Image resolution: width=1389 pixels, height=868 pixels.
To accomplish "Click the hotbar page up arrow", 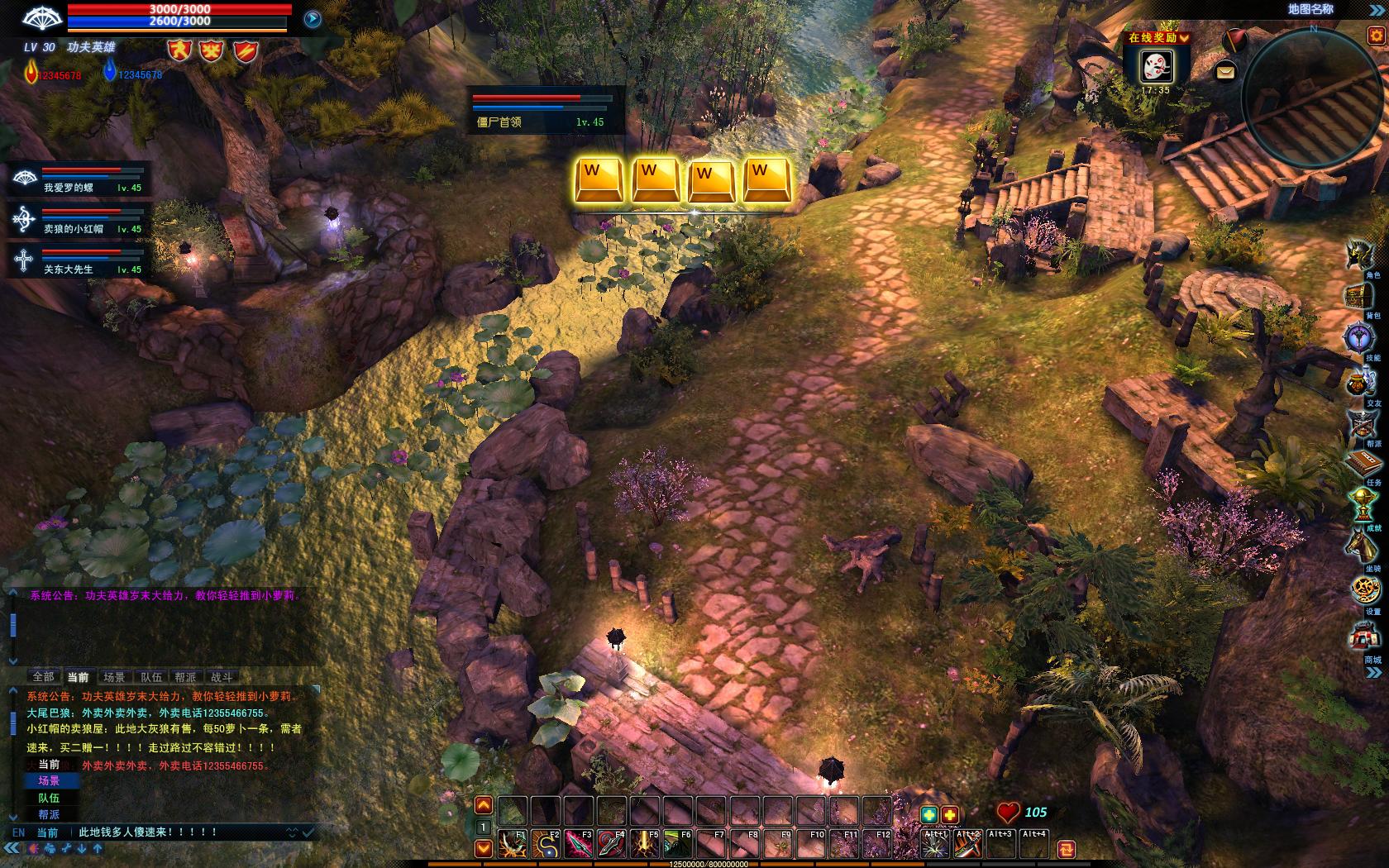I will tap(484, 806).
